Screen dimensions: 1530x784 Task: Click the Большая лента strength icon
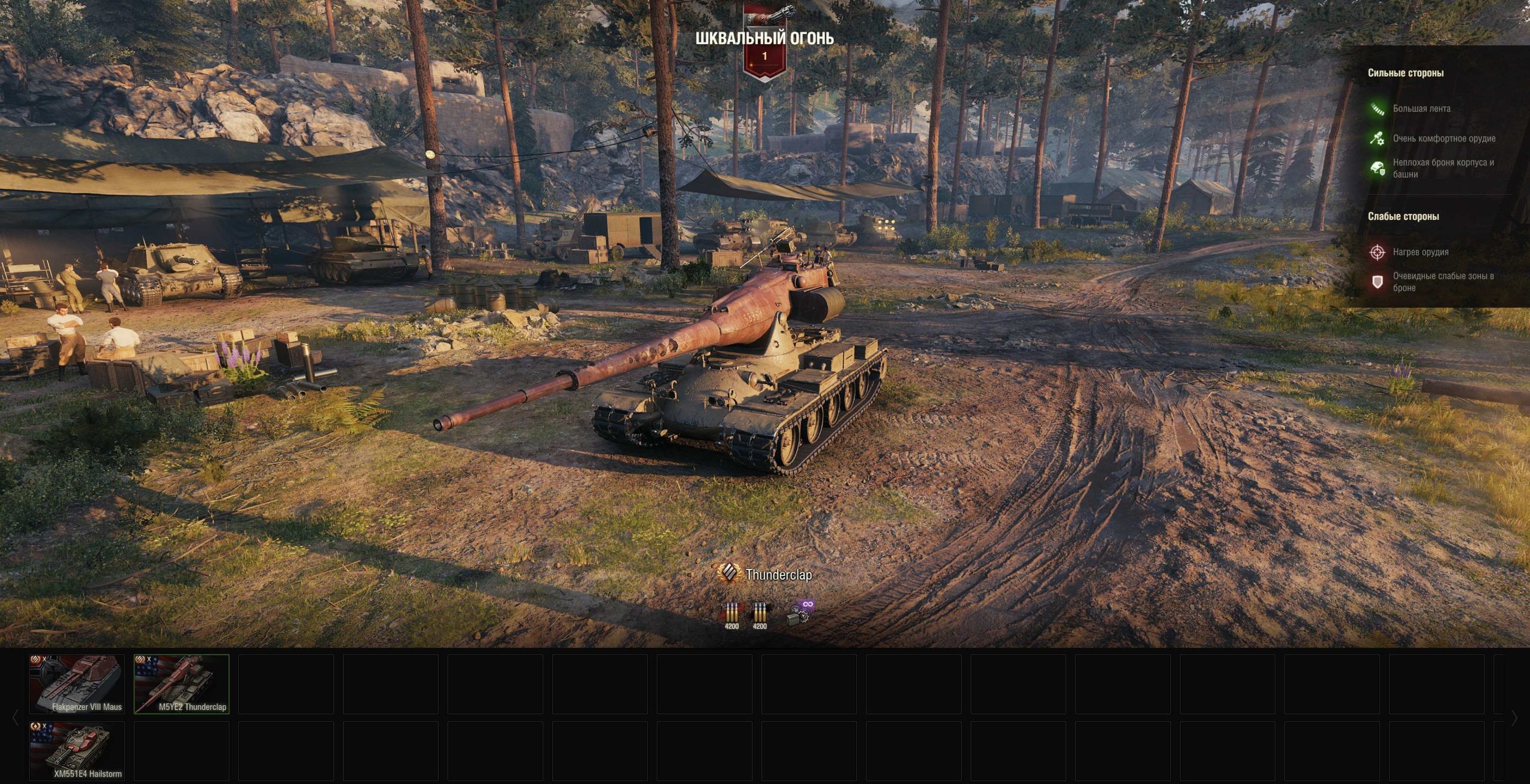[x=1377, y=109]
